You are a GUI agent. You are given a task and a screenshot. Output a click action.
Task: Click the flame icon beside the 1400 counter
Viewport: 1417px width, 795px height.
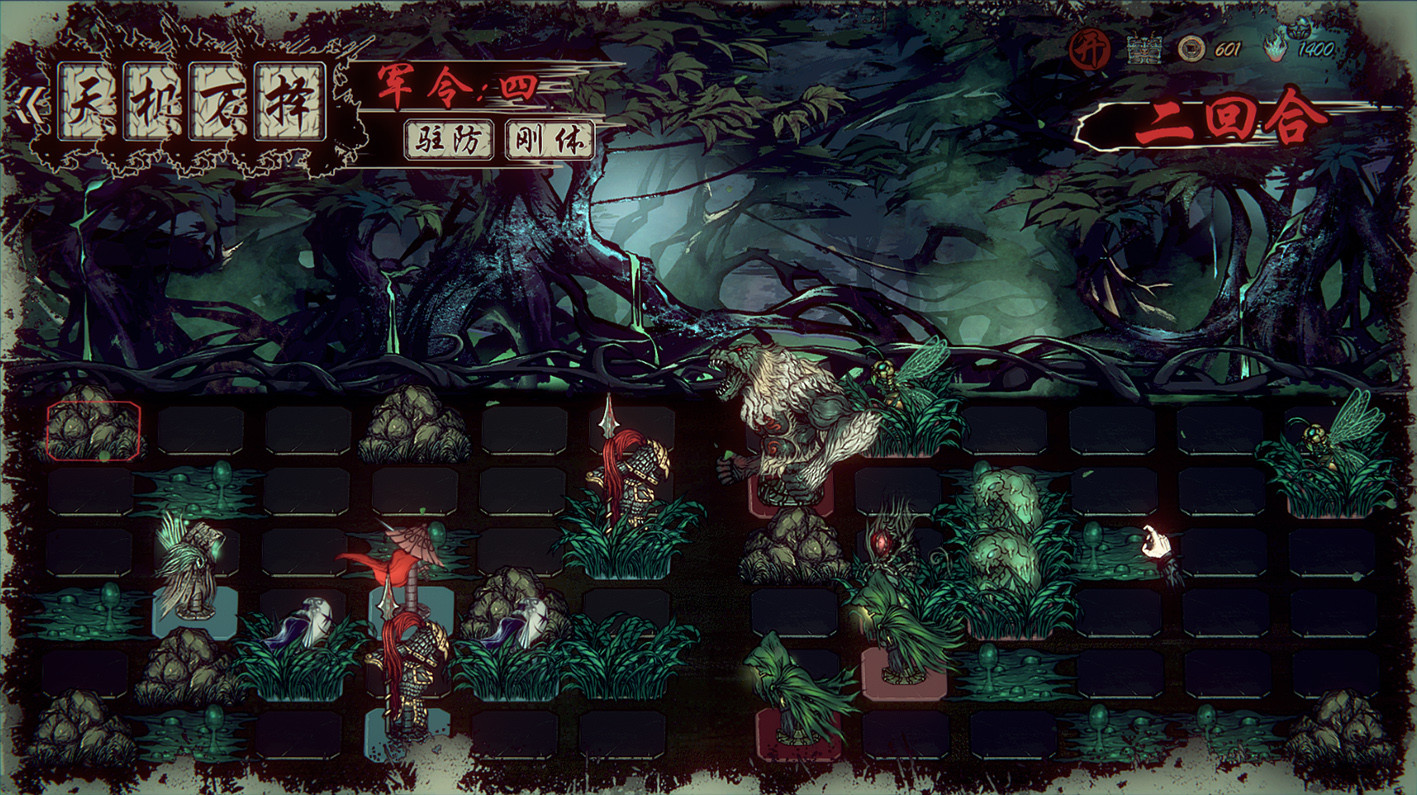(1274, 49)
